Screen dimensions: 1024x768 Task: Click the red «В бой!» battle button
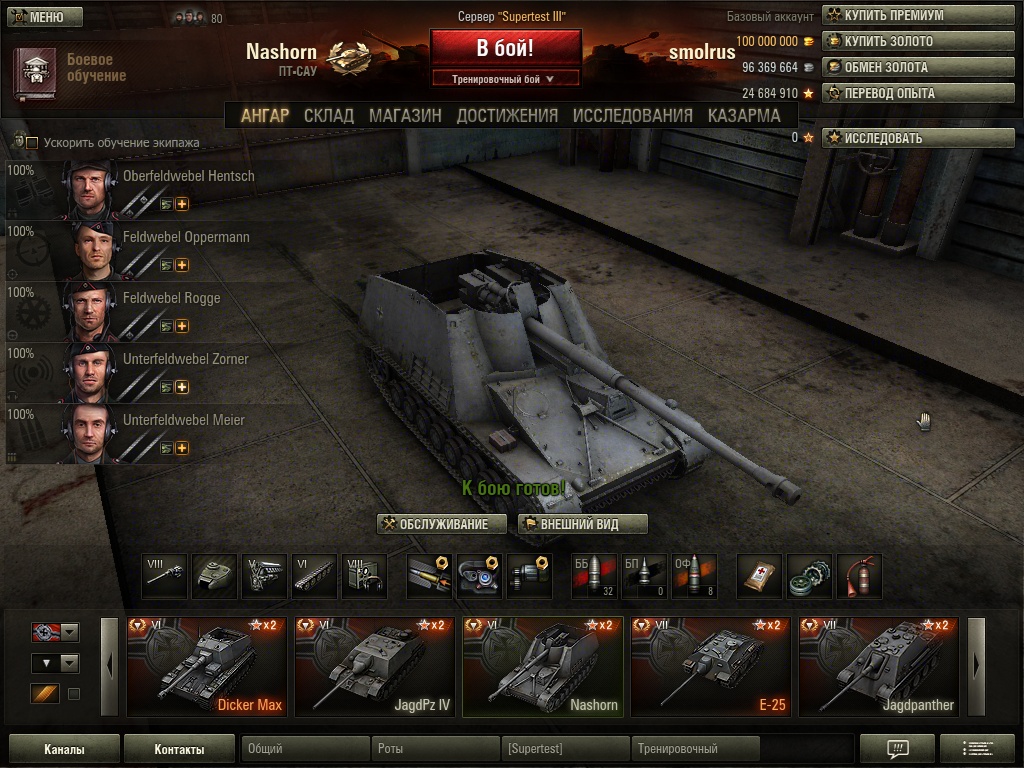[505, 48]
